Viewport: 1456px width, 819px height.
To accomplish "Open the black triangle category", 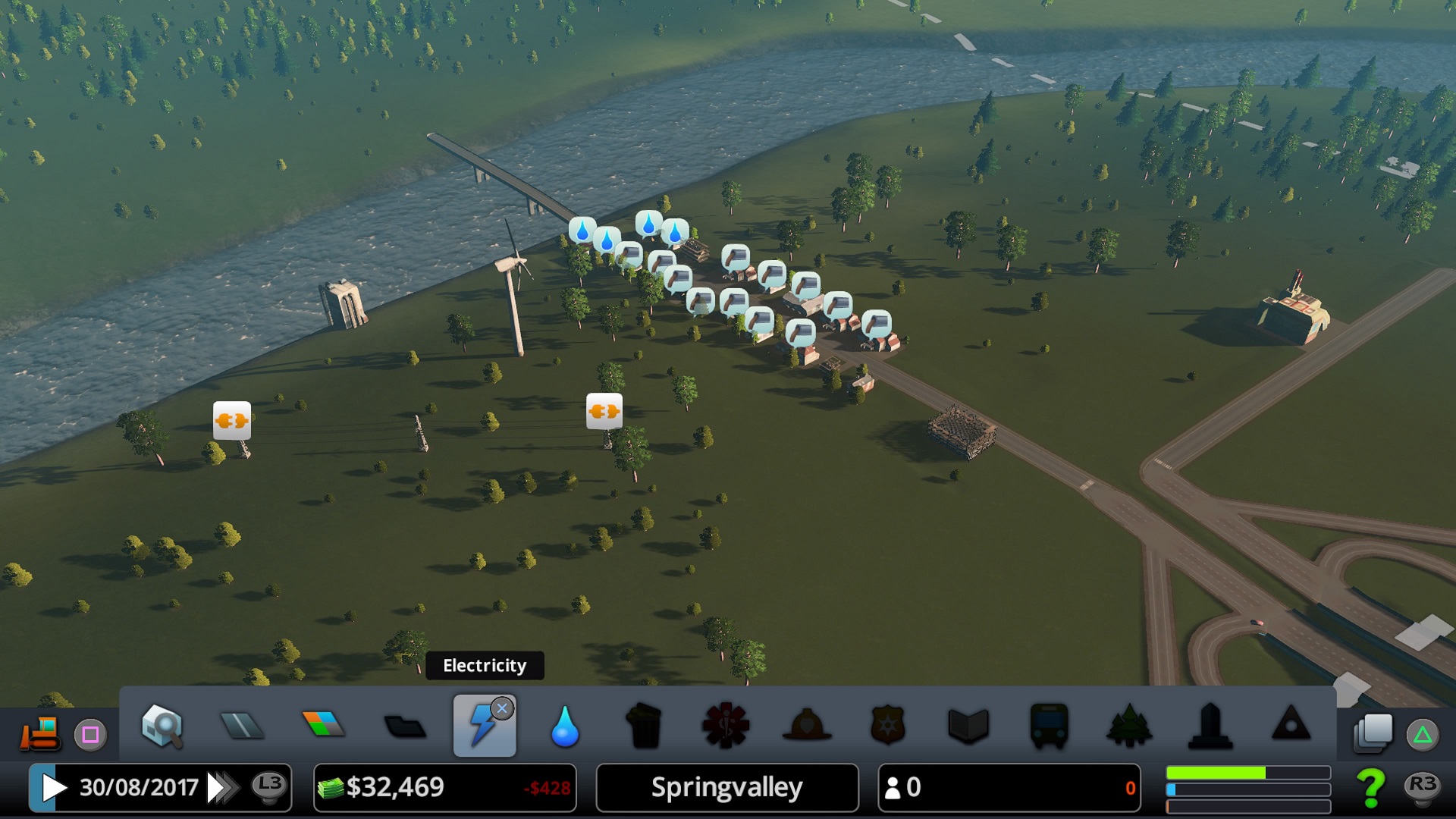I will tap(1291, 724).
